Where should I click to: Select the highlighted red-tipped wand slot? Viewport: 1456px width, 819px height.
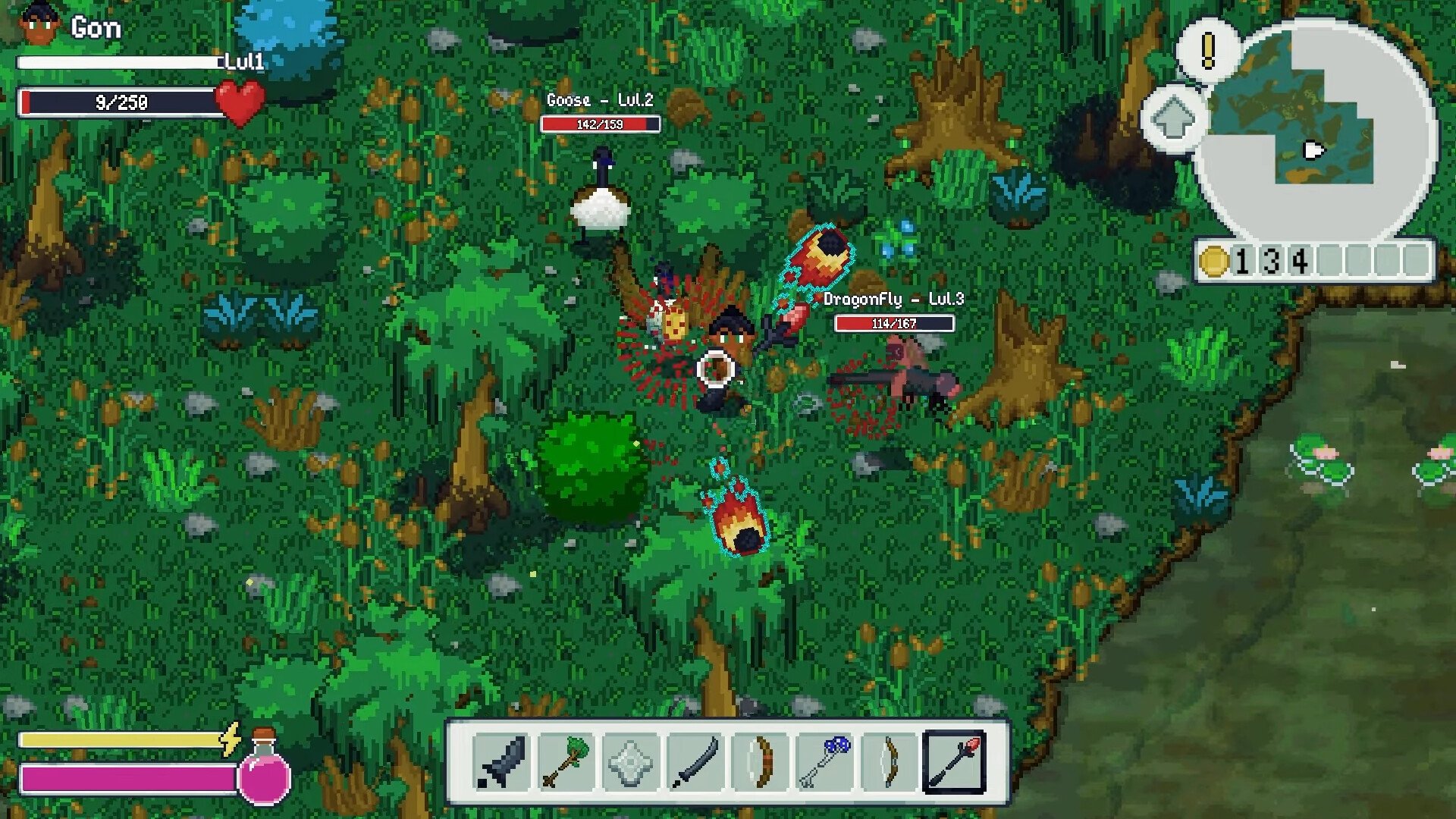[x=954, y=761]
